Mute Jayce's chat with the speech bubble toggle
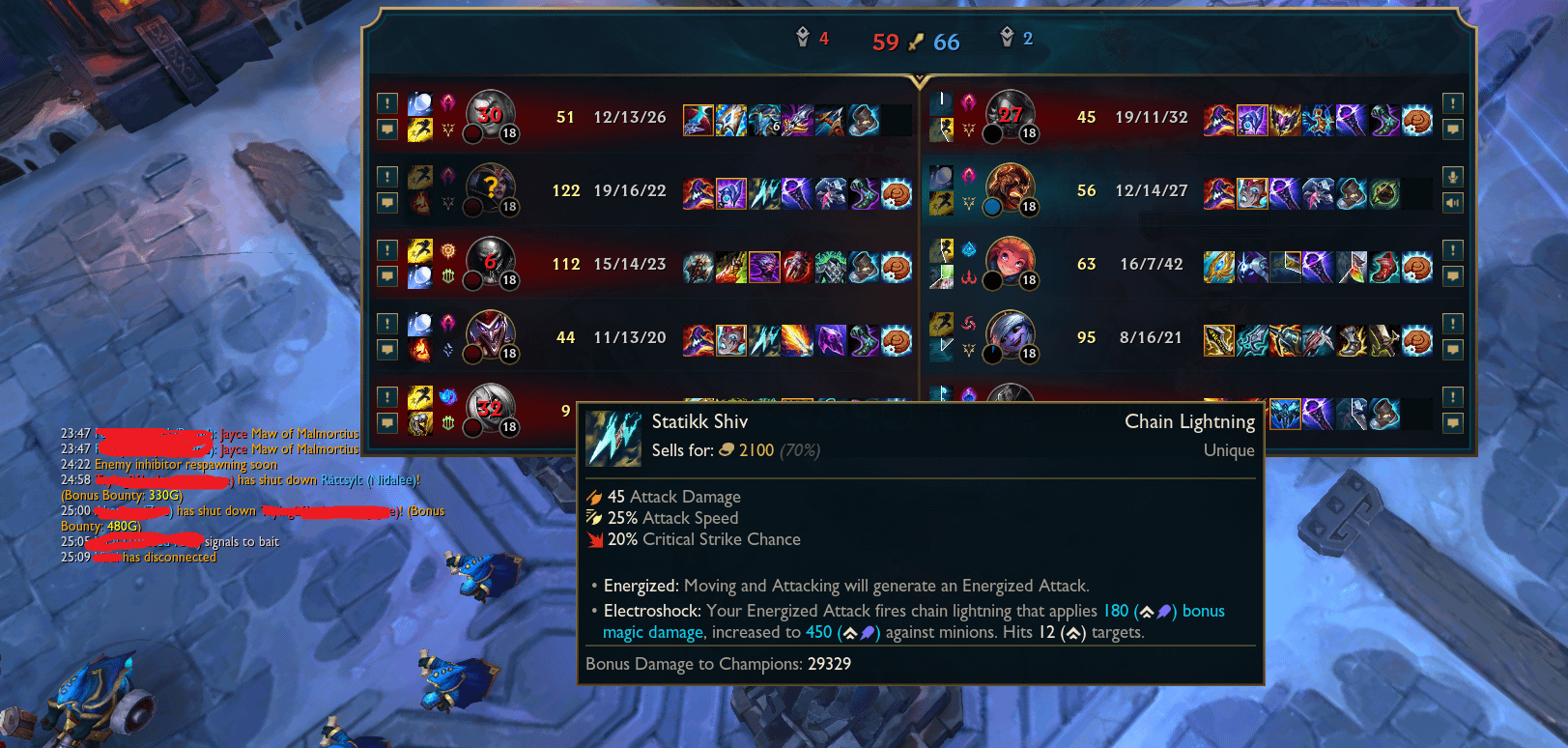 (386, 128)
